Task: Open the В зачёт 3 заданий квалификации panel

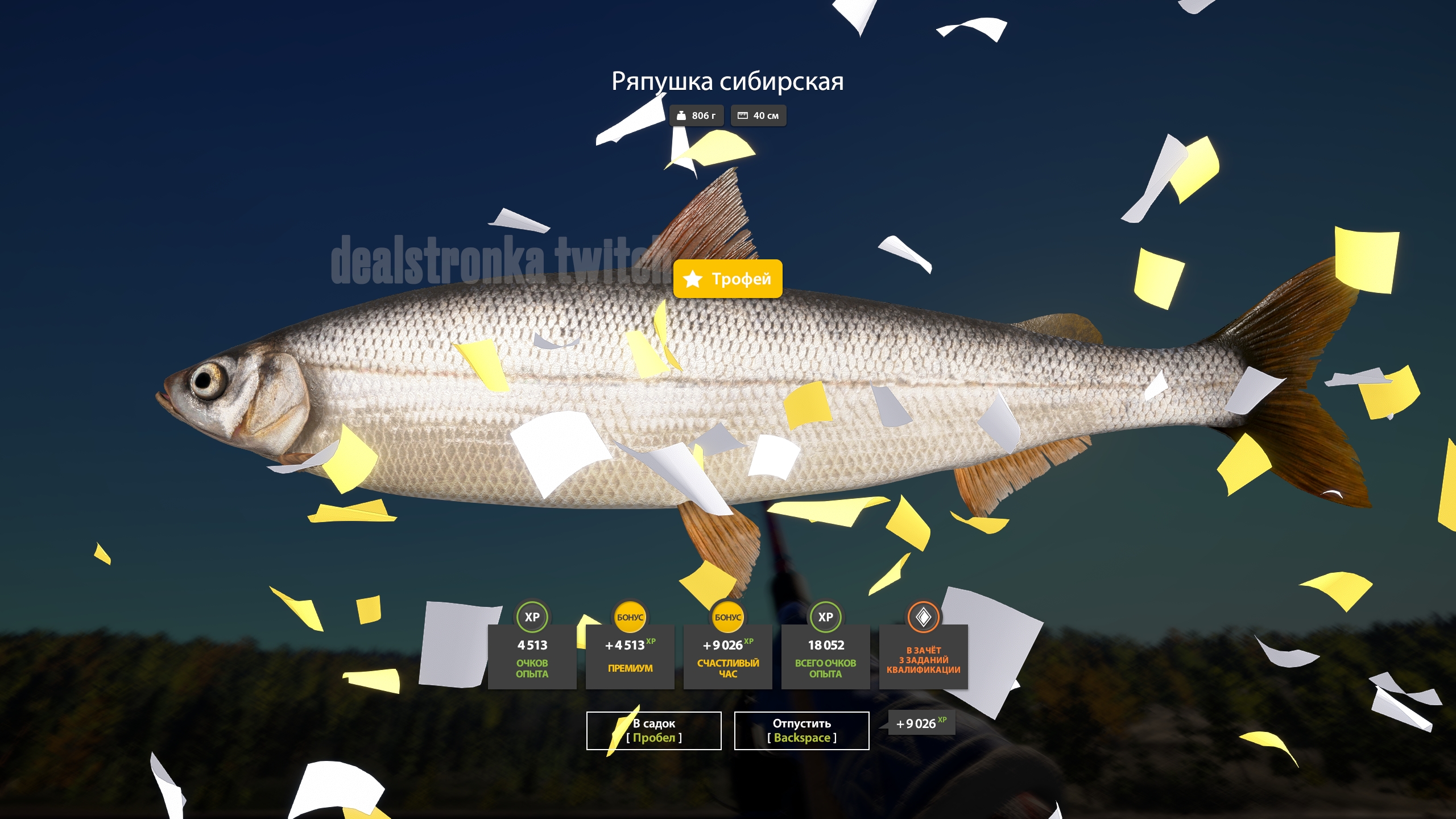Action: [x=924, y=660]
